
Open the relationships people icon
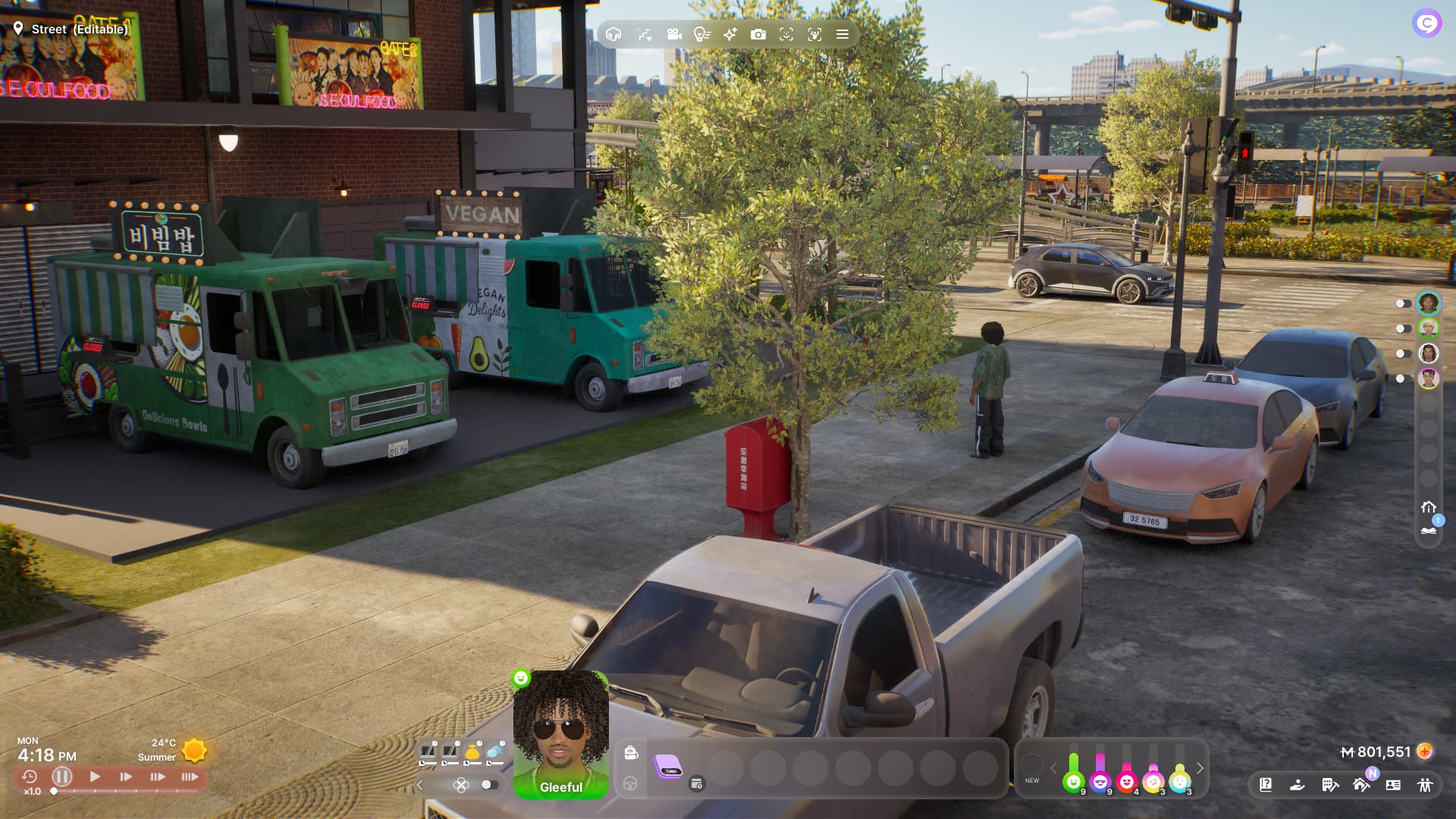pos(1425,785)
